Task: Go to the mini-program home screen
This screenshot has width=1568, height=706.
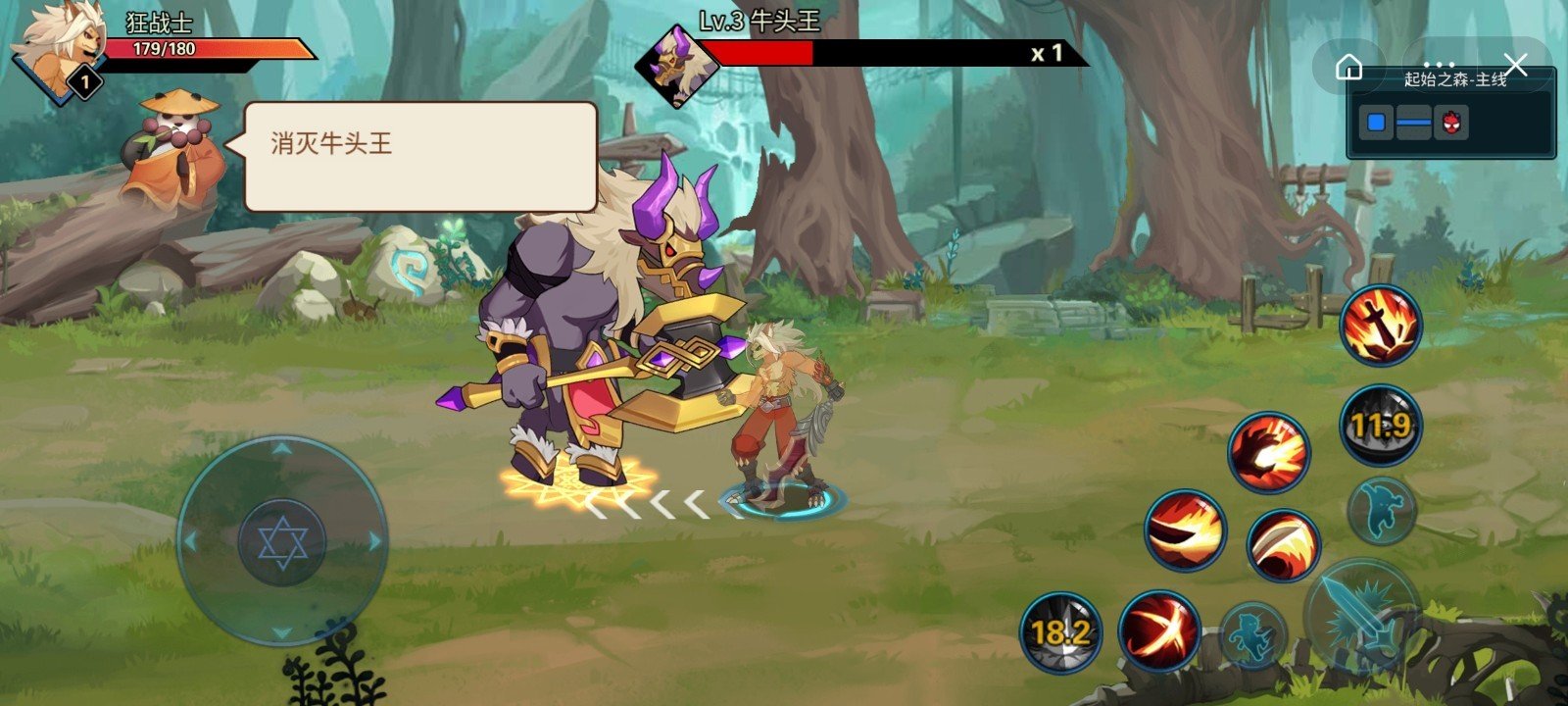Action: coord(1349,67)
